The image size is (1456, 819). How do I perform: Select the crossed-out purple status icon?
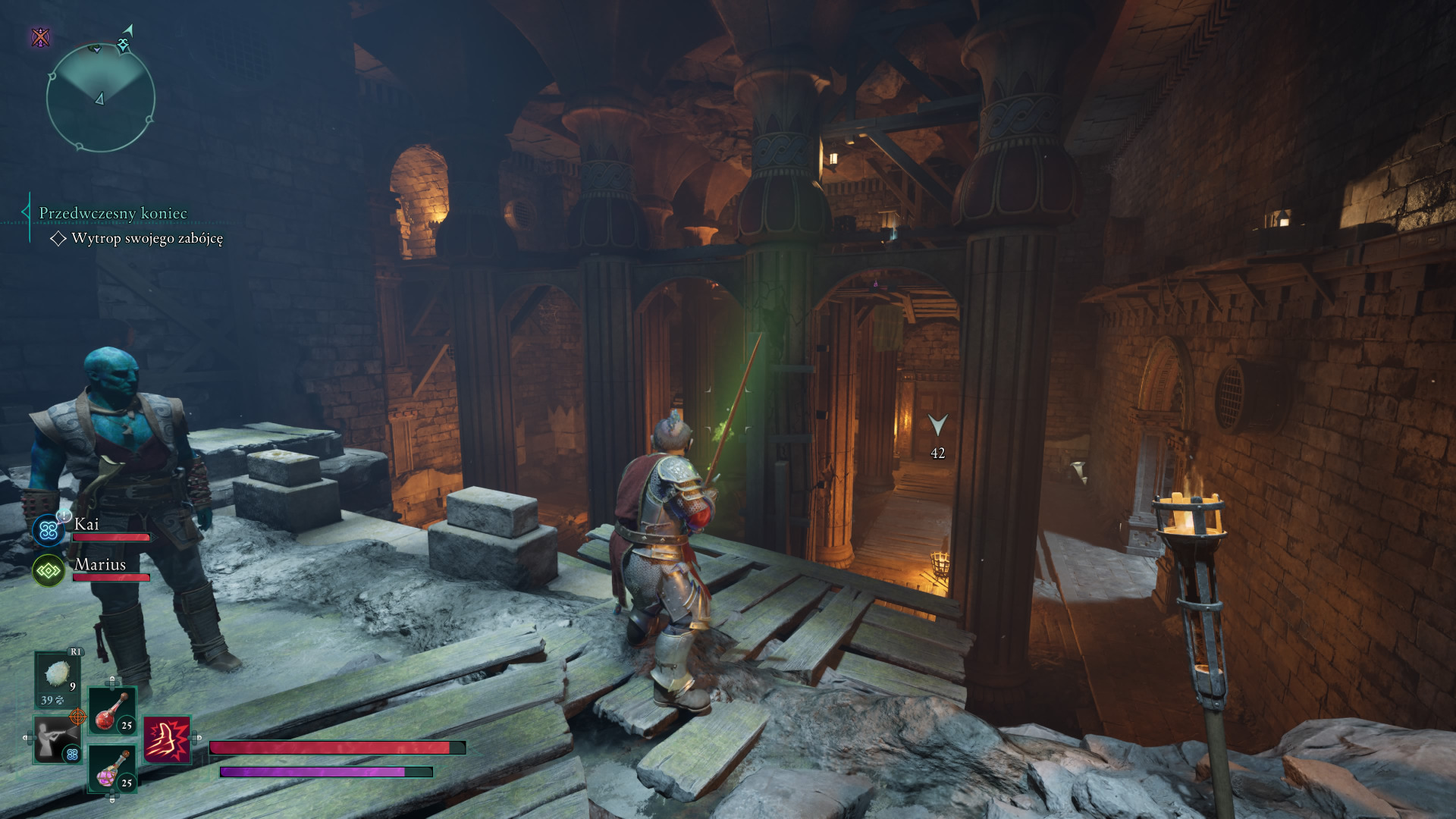tap(41, 36)
